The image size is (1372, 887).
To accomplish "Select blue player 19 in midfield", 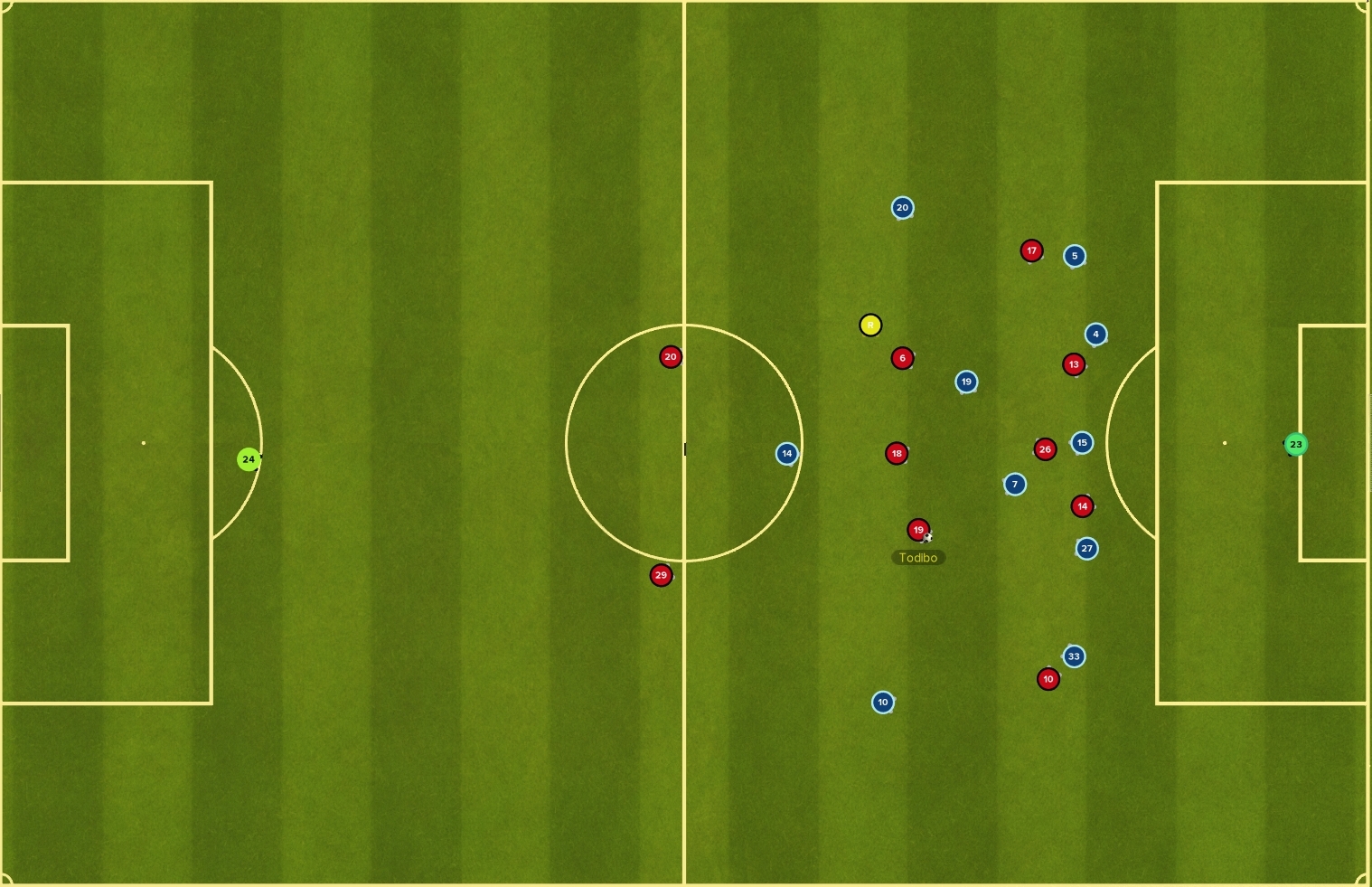I will (965, 381).
